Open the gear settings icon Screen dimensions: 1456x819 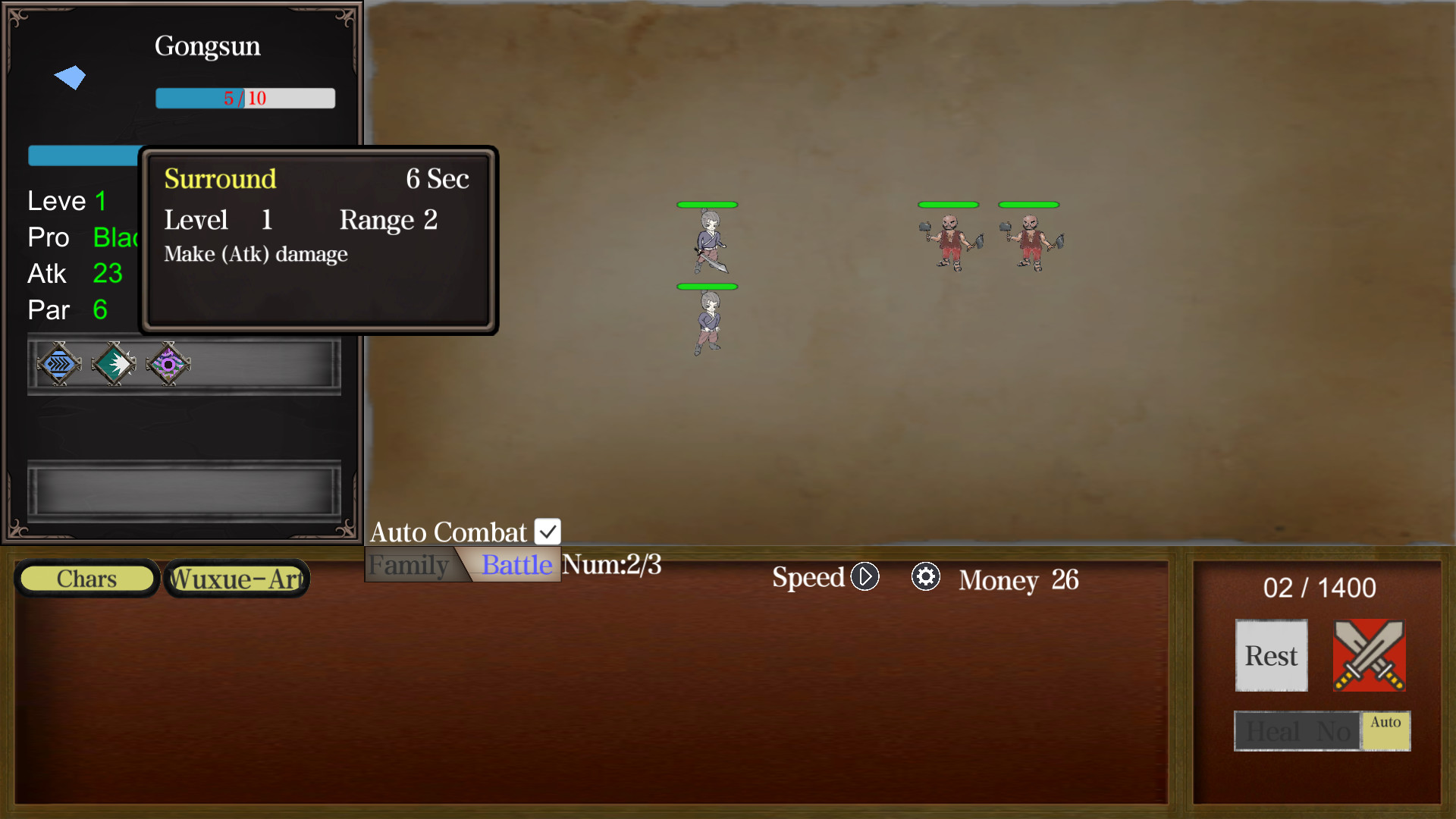[925, 577]
